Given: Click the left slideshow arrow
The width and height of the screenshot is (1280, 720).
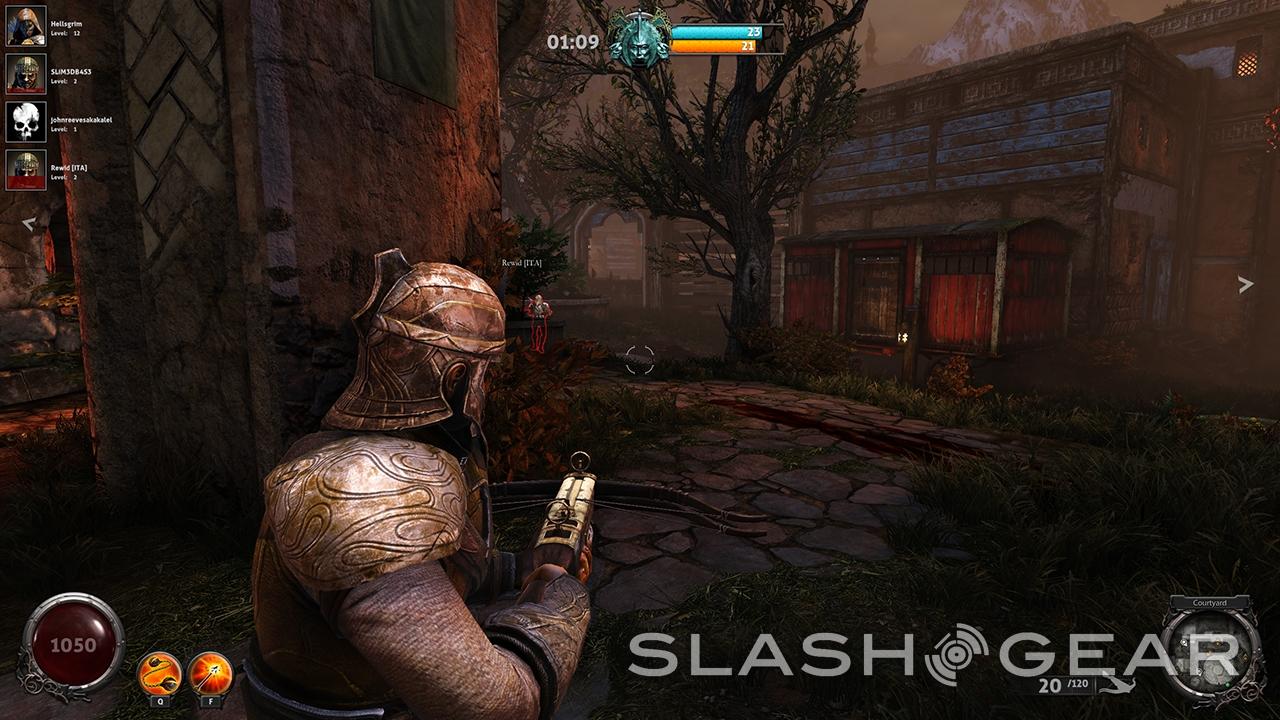Looking at the screenshot, I should click(x=30, y=224).
